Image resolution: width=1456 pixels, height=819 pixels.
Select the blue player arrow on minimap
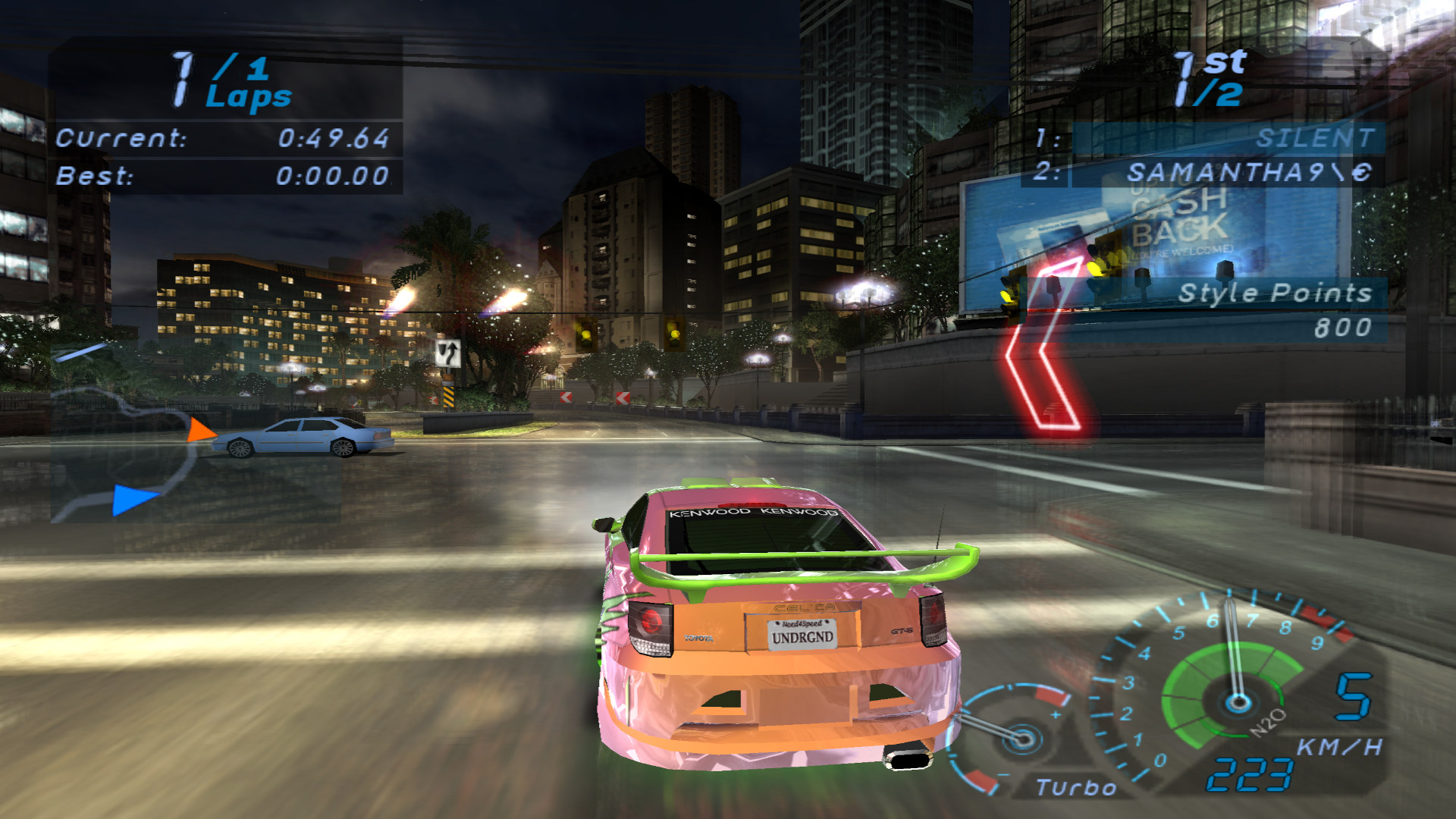pyautogui.click(x=133, y=500)
